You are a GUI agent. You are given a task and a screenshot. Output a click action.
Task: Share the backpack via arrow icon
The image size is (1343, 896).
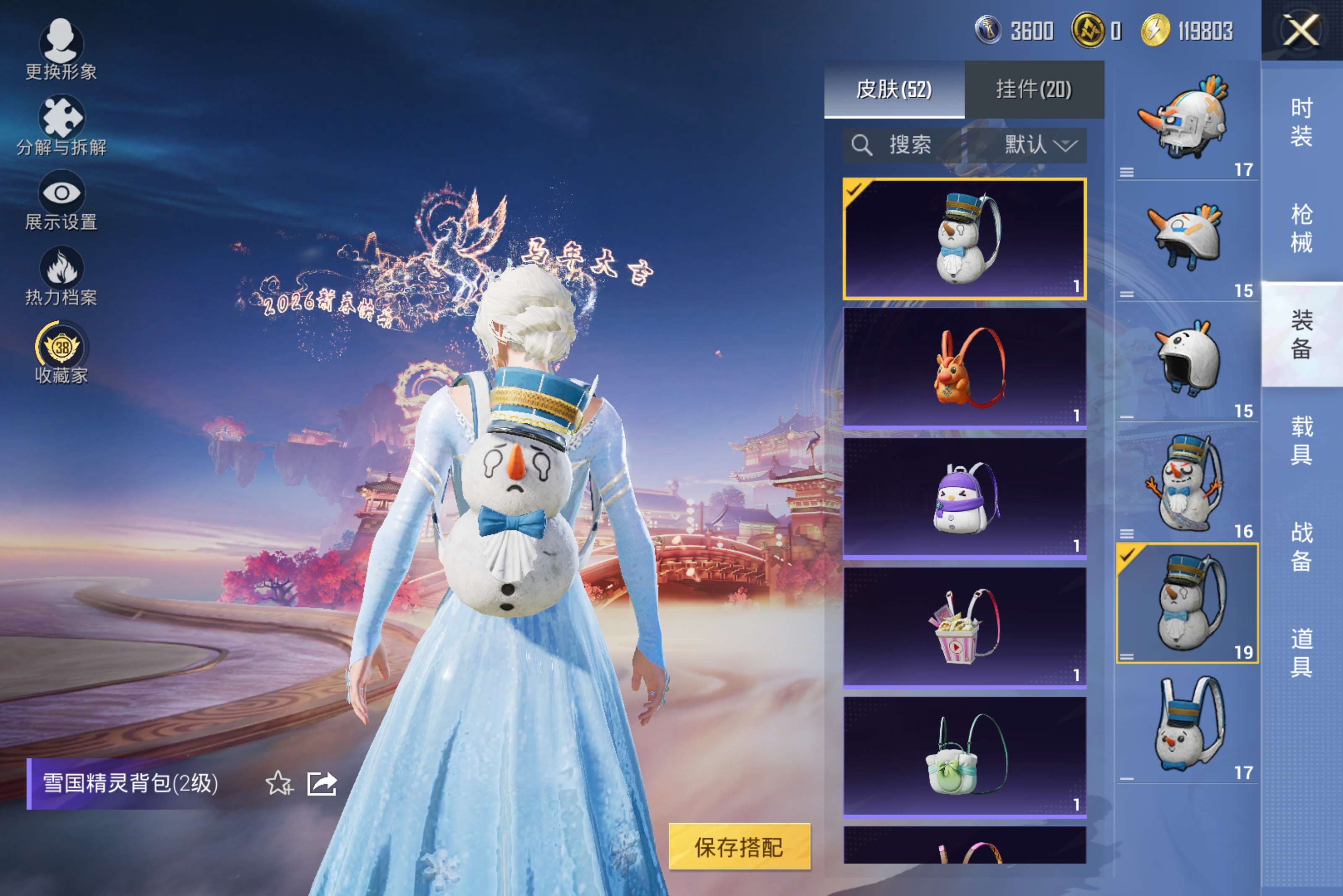pos(322,784)
